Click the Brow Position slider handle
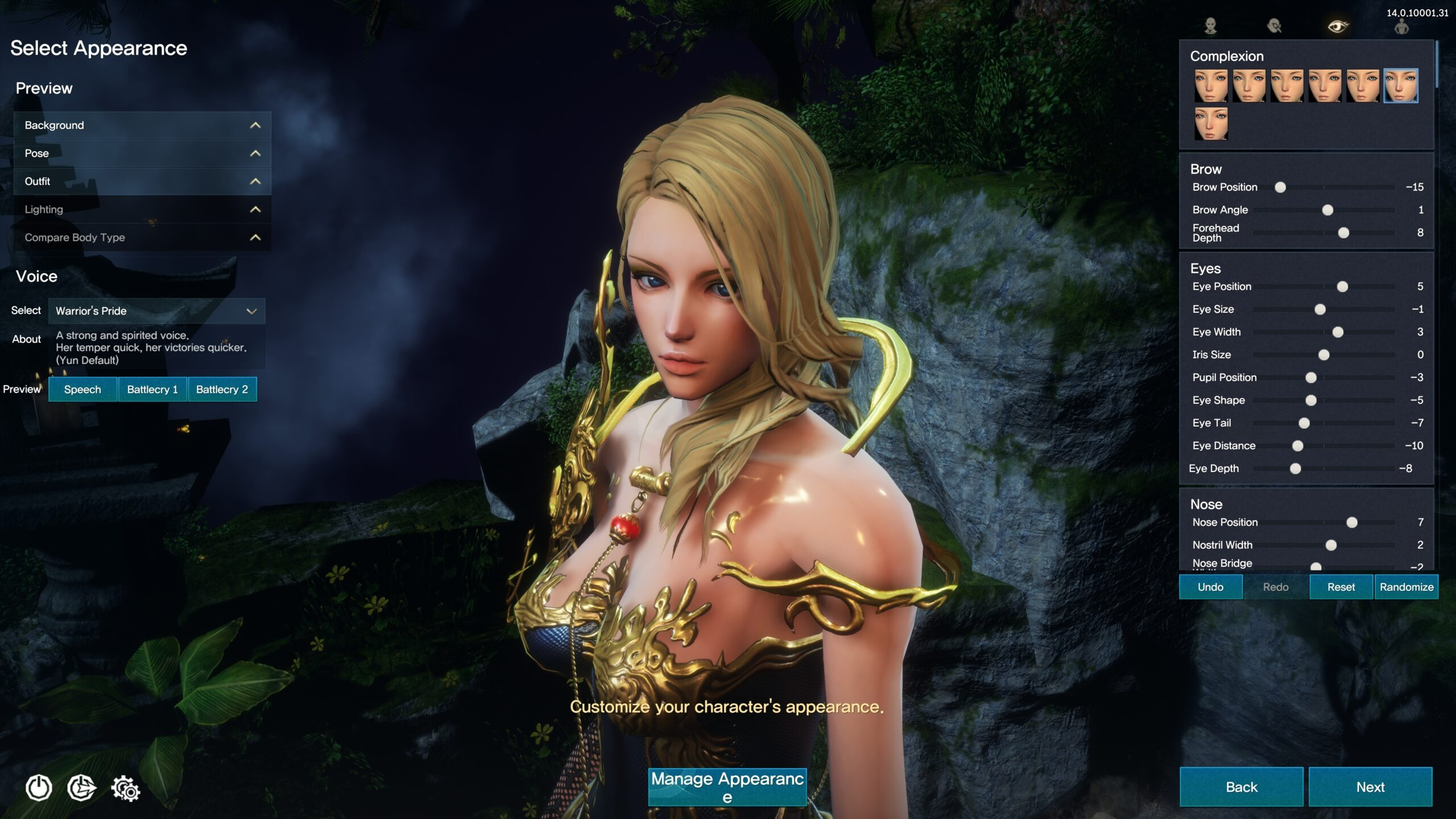The width and height of the screenshot is (1456, 819). click(1280, 187)
